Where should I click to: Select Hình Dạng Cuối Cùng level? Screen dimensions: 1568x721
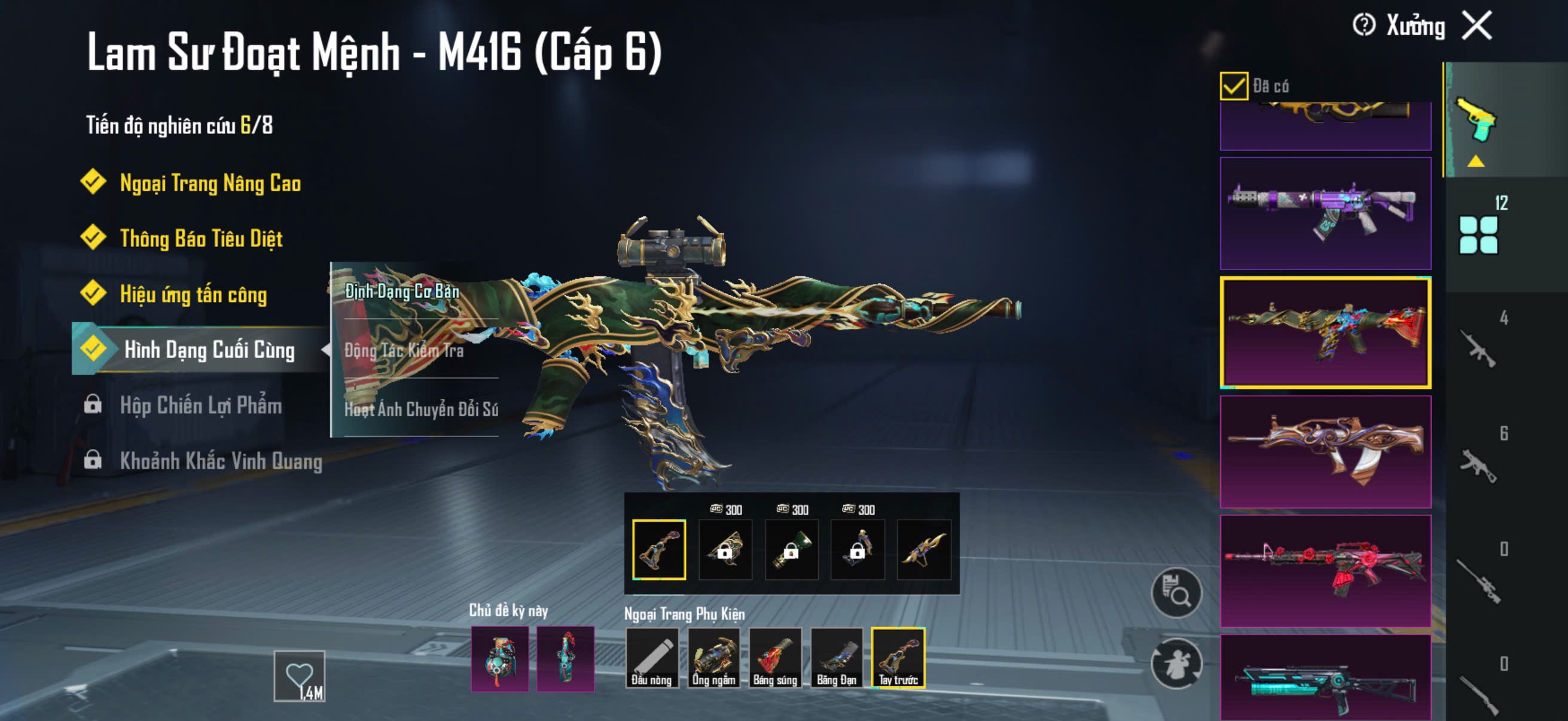coord(209,350)
